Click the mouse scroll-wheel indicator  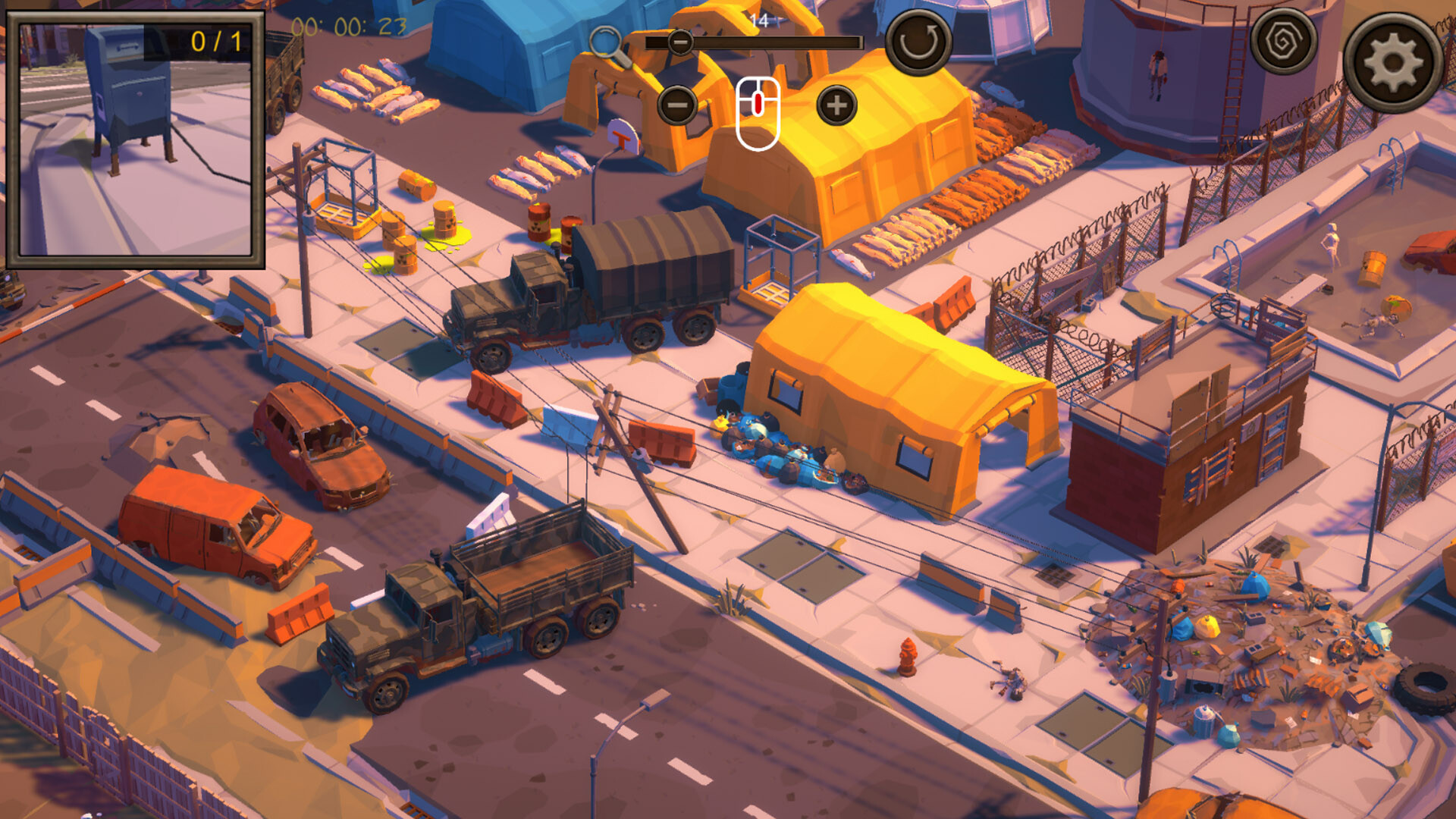(x=757, y=111)
